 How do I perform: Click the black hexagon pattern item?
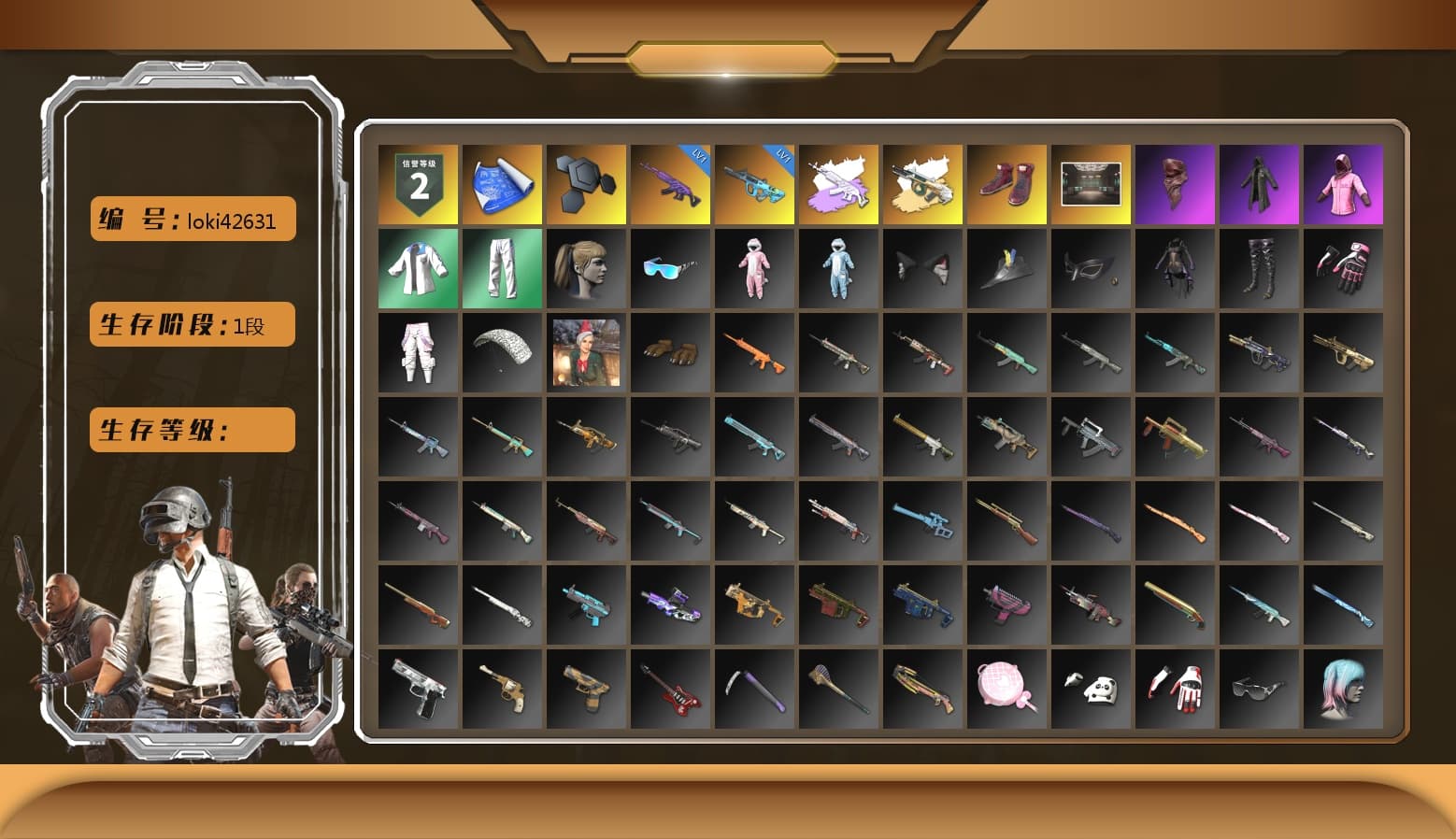[586, 183]
